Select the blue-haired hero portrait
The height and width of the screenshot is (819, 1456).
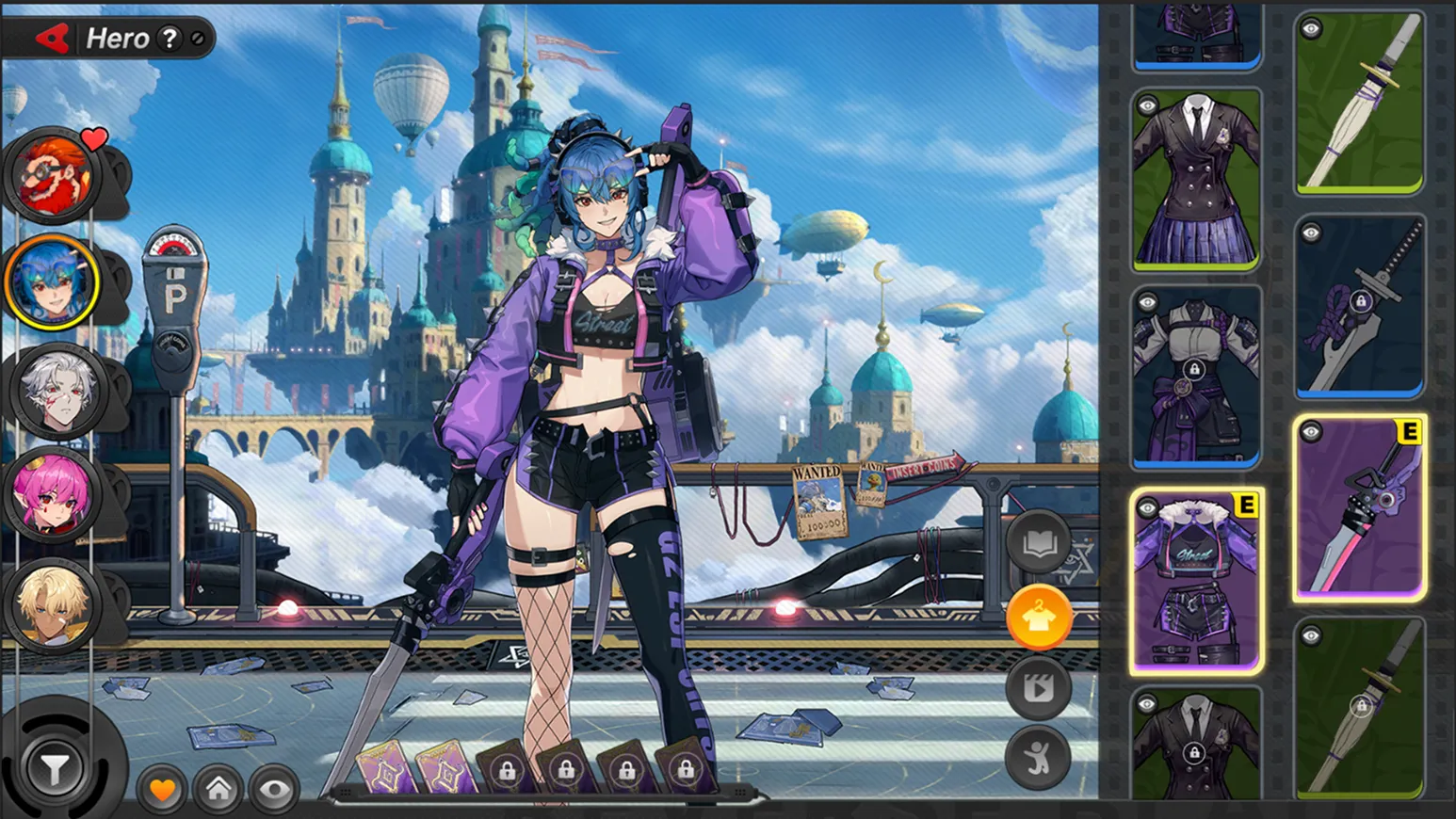click(x=53, y=281)
